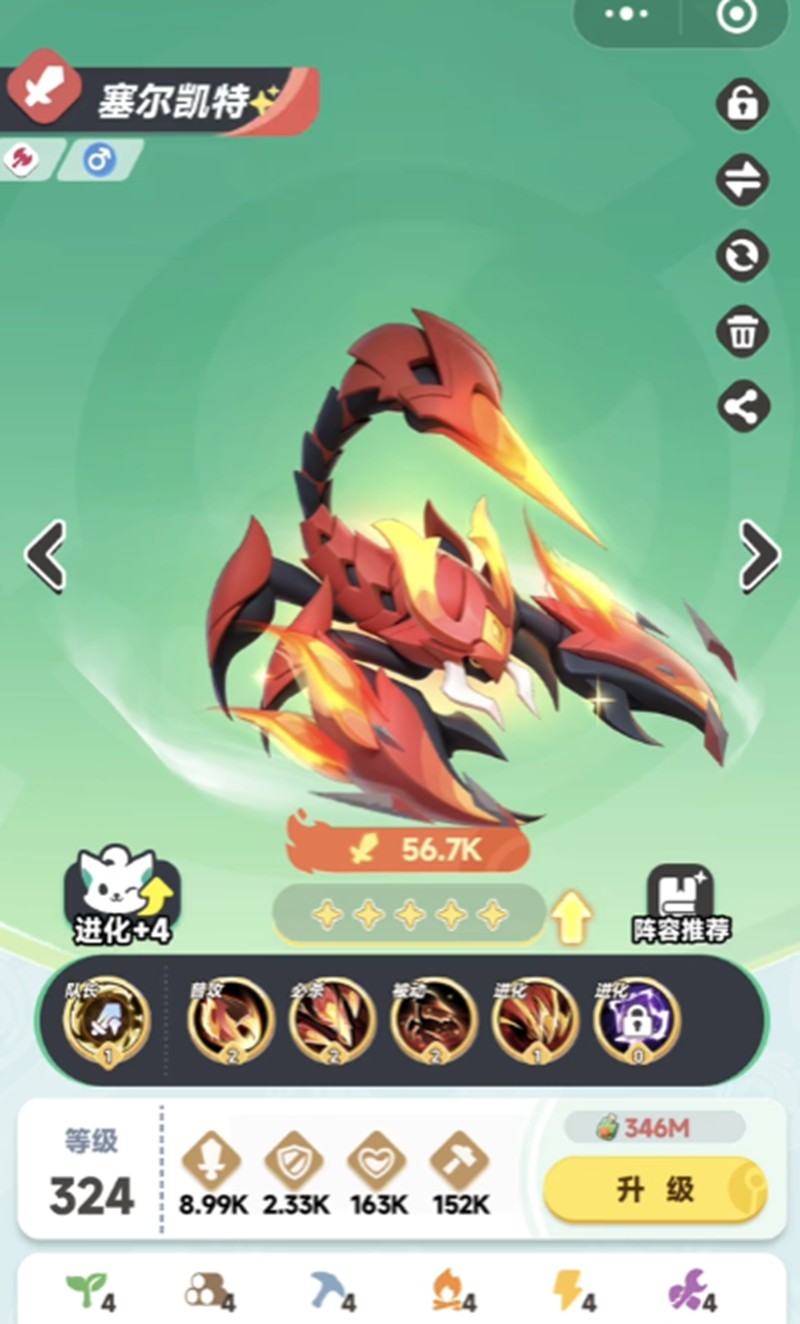Share this pet using the share icon
Screen dimensions: 800x1324
[x=743, y=406]
